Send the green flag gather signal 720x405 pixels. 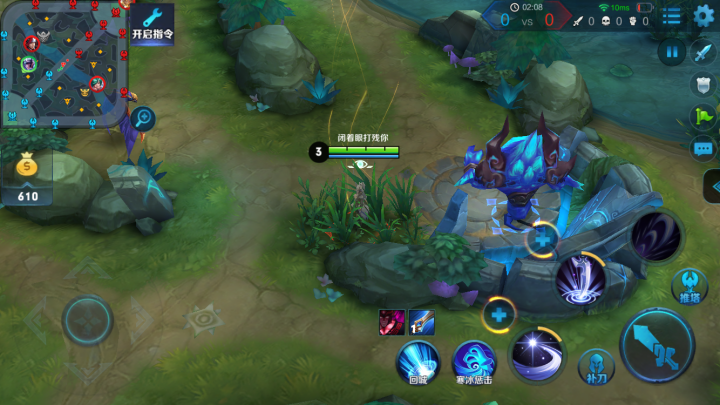click(x=704, y=116)
